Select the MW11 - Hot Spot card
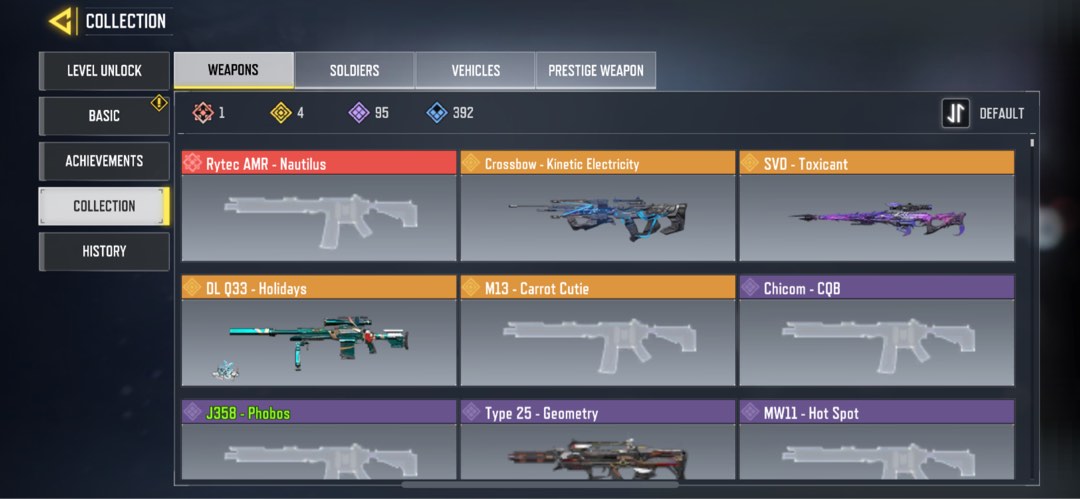Screen dimensions: 1080x499 point(876,440)
